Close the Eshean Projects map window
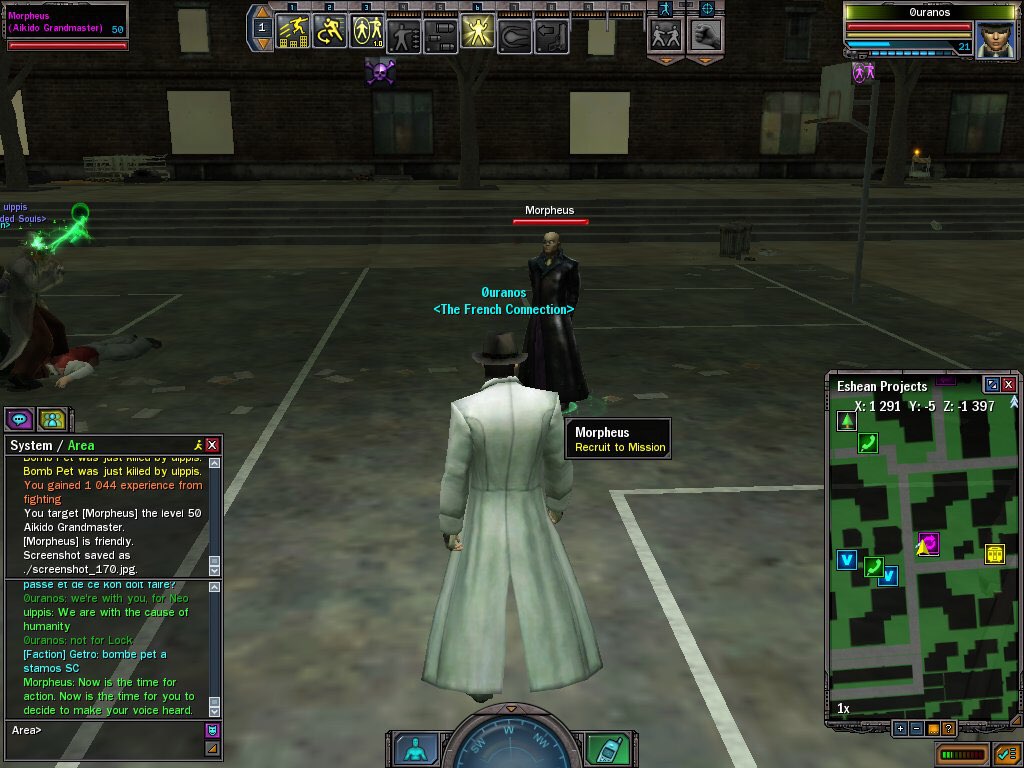Image resolution: width=1024 pixels, height=768 pixels. (x=1008, y=385)
